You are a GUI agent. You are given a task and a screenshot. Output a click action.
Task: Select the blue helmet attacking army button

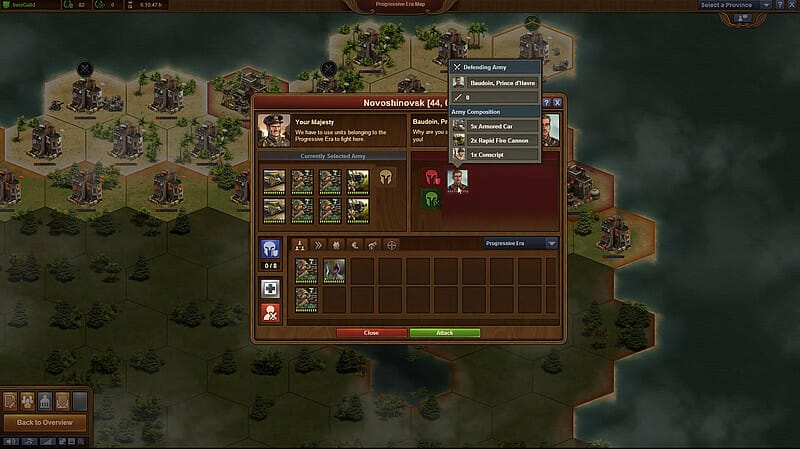[269, 250]
